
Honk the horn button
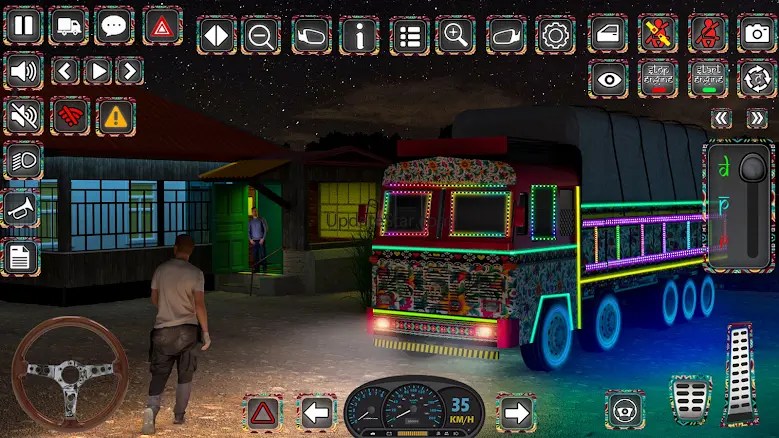tap(21, 208)
